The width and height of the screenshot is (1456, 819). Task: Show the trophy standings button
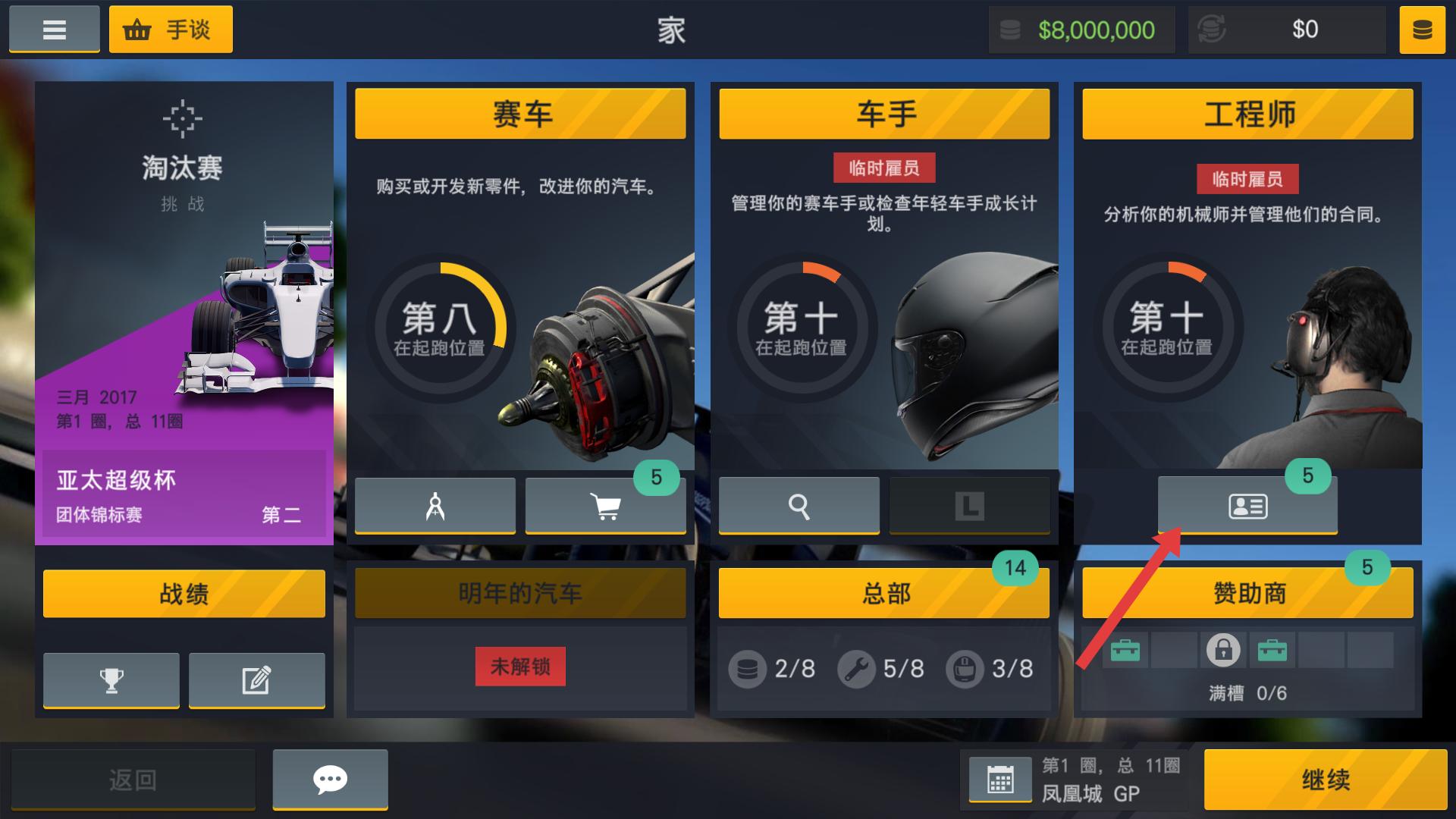111,680
